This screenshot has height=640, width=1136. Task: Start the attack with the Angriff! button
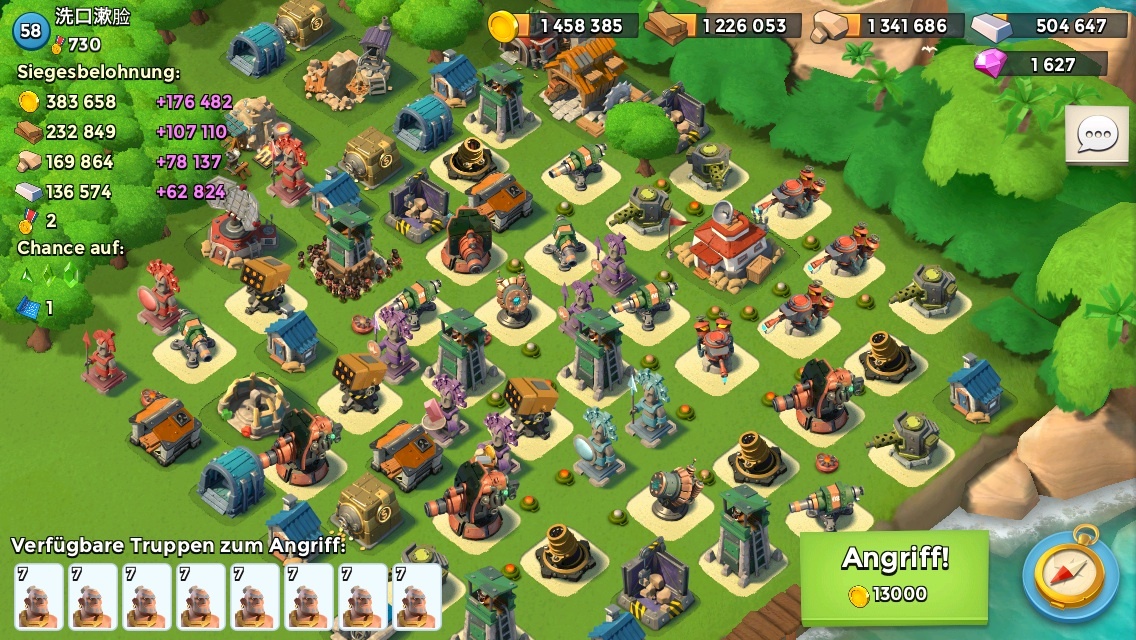coord(893,575)
